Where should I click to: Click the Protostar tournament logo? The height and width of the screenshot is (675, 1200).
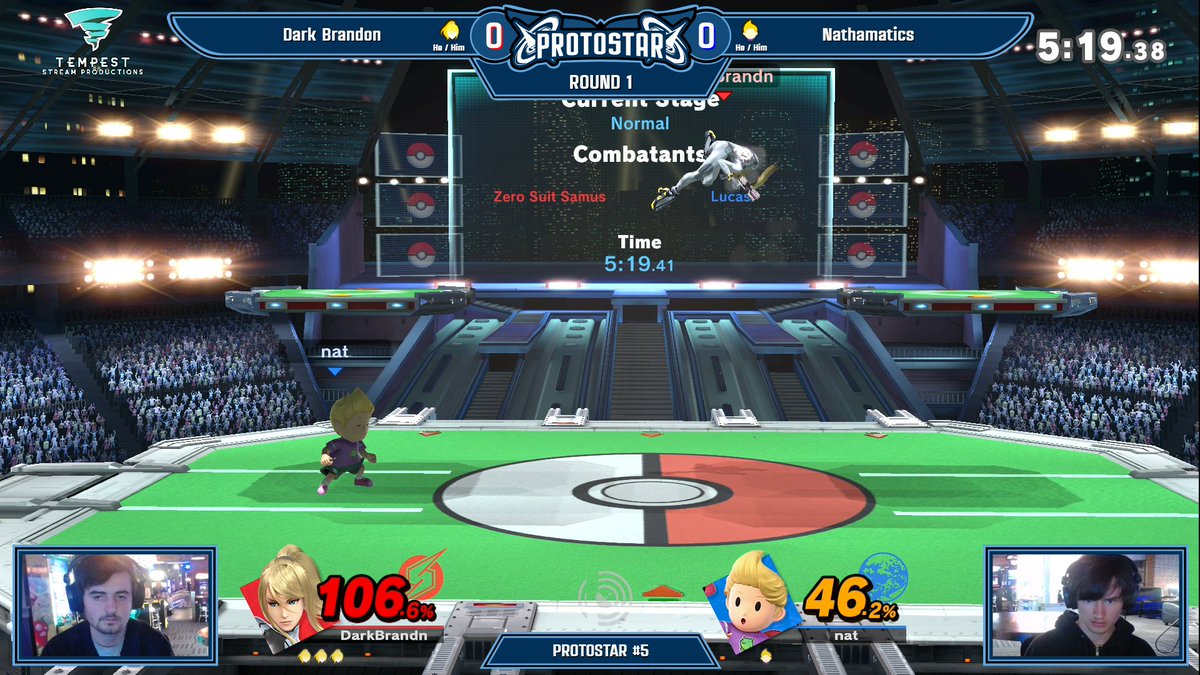coord(600,43)
